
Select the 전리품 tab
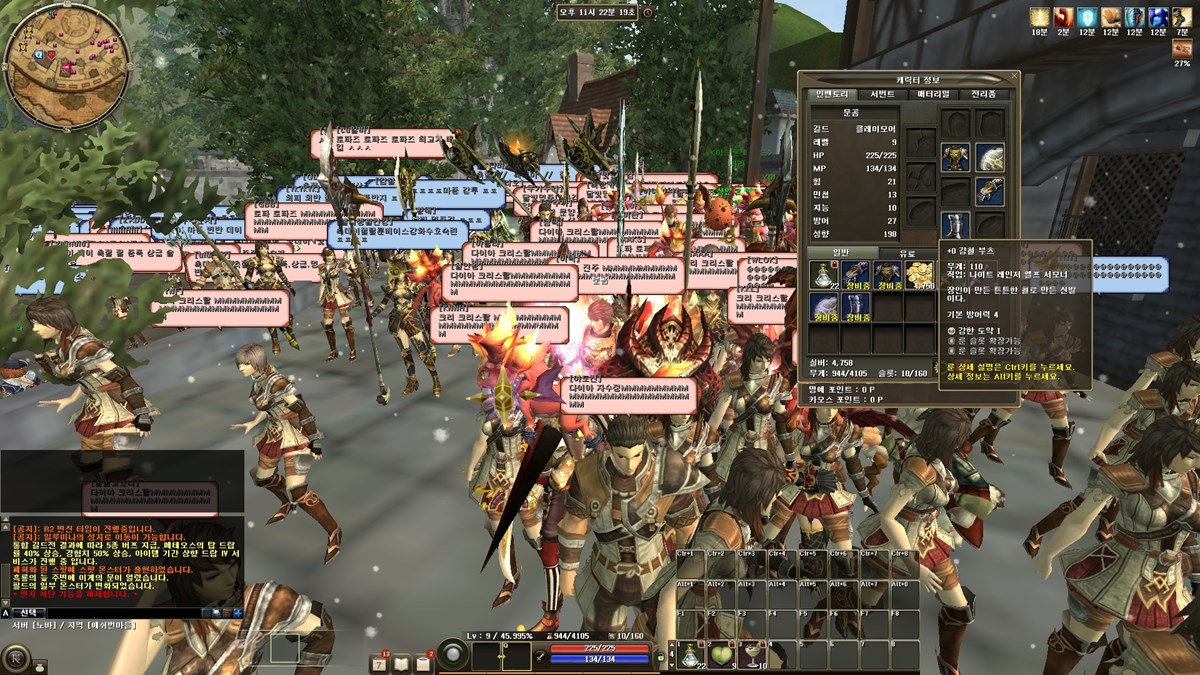click(984, 94)
